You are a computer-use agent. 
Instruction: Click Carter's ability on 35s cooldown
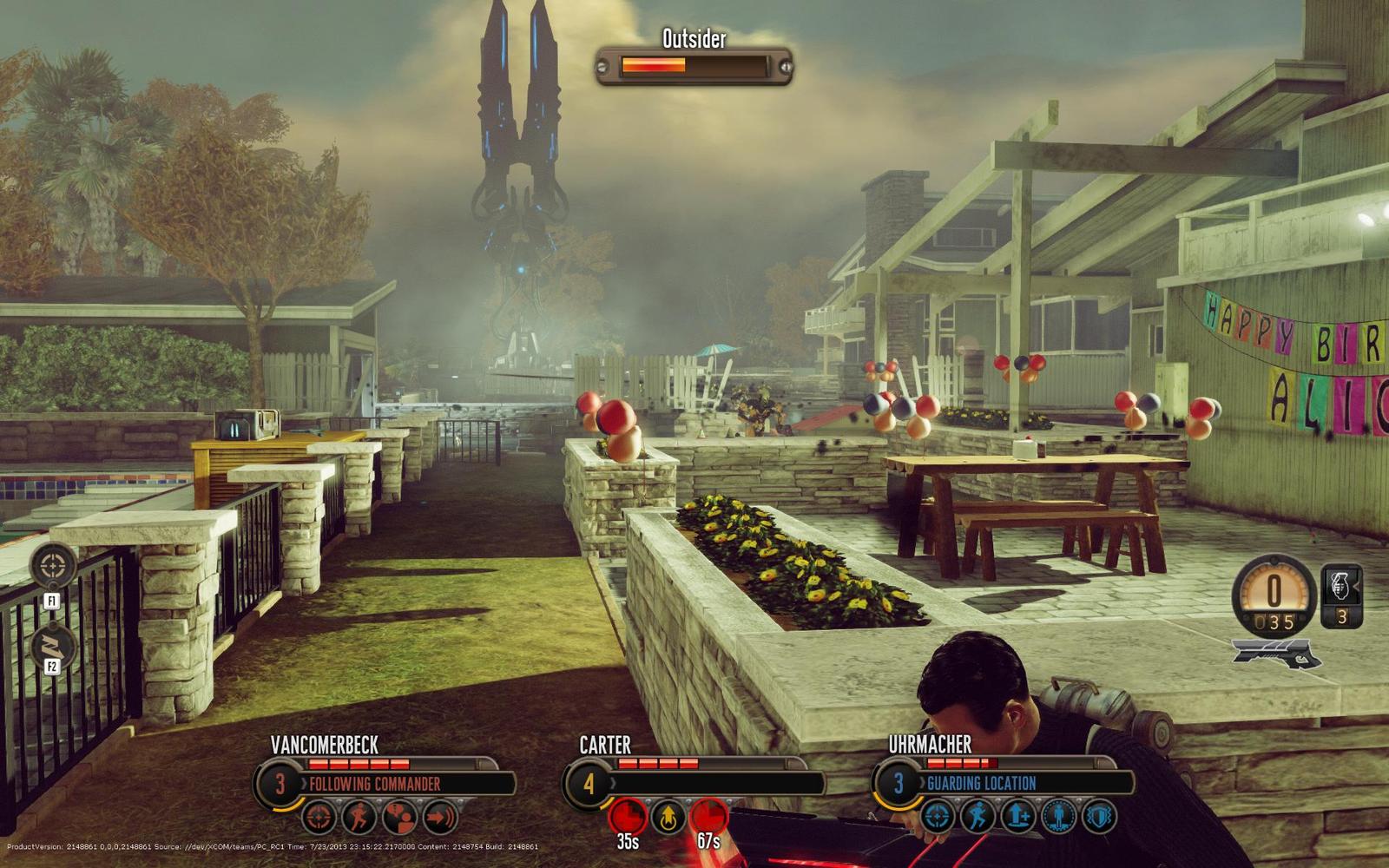click(627, 817)
